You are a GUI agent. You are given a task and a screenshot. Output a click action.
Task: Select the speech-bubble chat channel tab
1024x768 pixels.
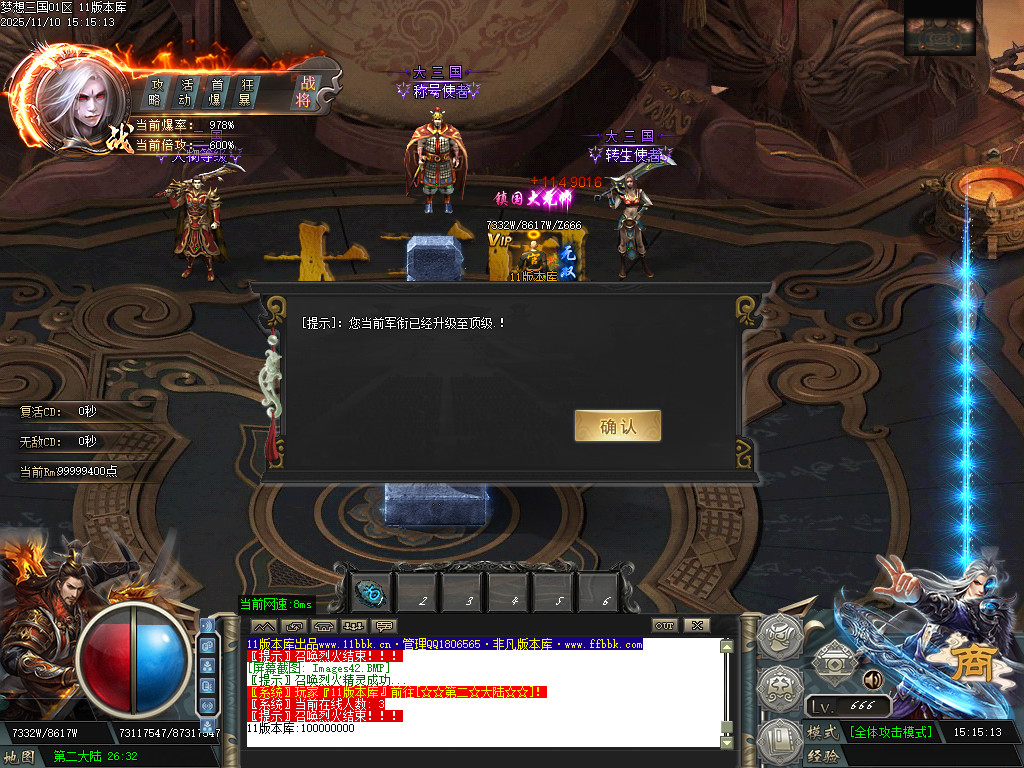[x=385, y=626]
